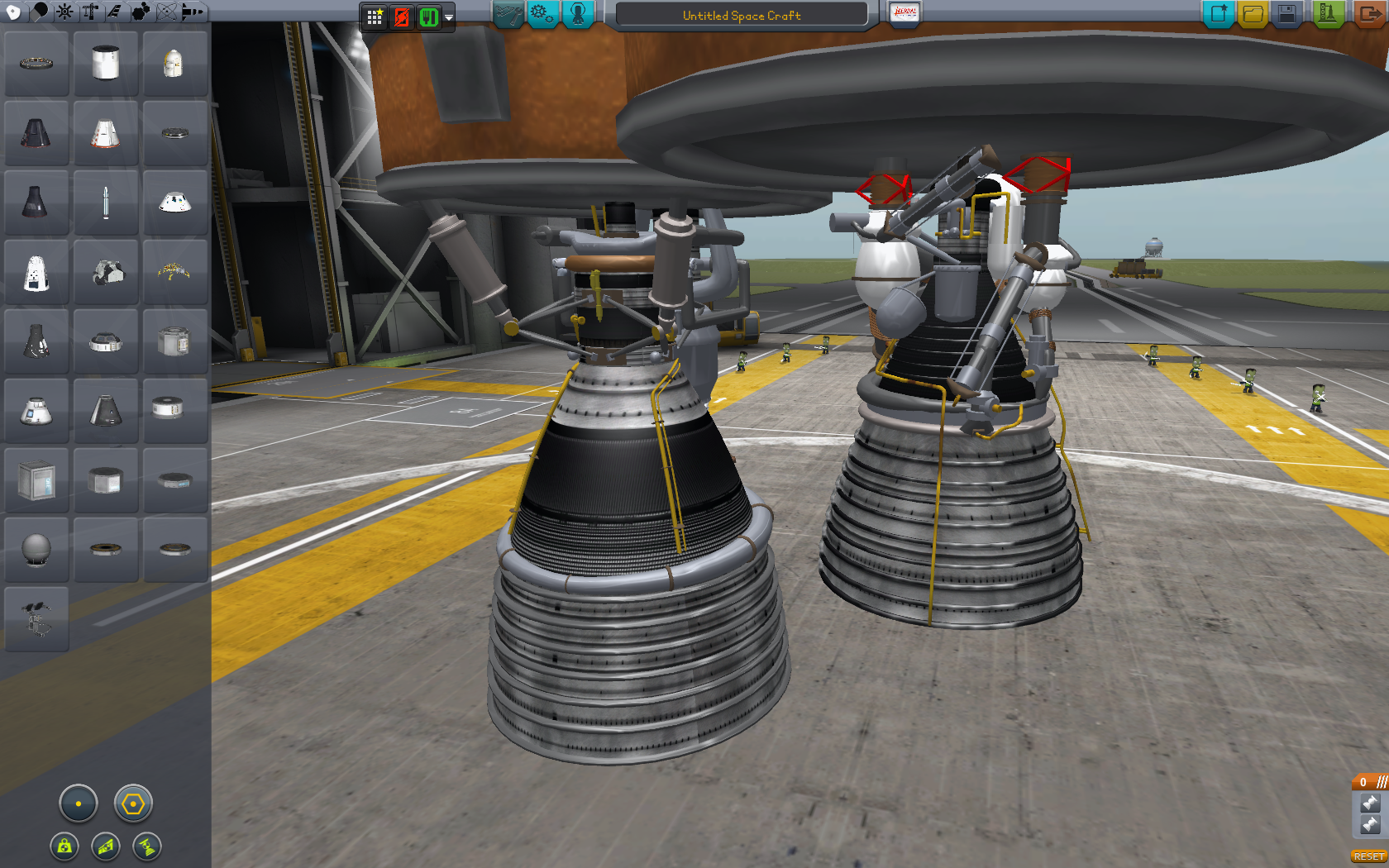Reset staging with the RESET button
The width and height of the screenshot is (1389, 868).
[x=1368, y=856]
